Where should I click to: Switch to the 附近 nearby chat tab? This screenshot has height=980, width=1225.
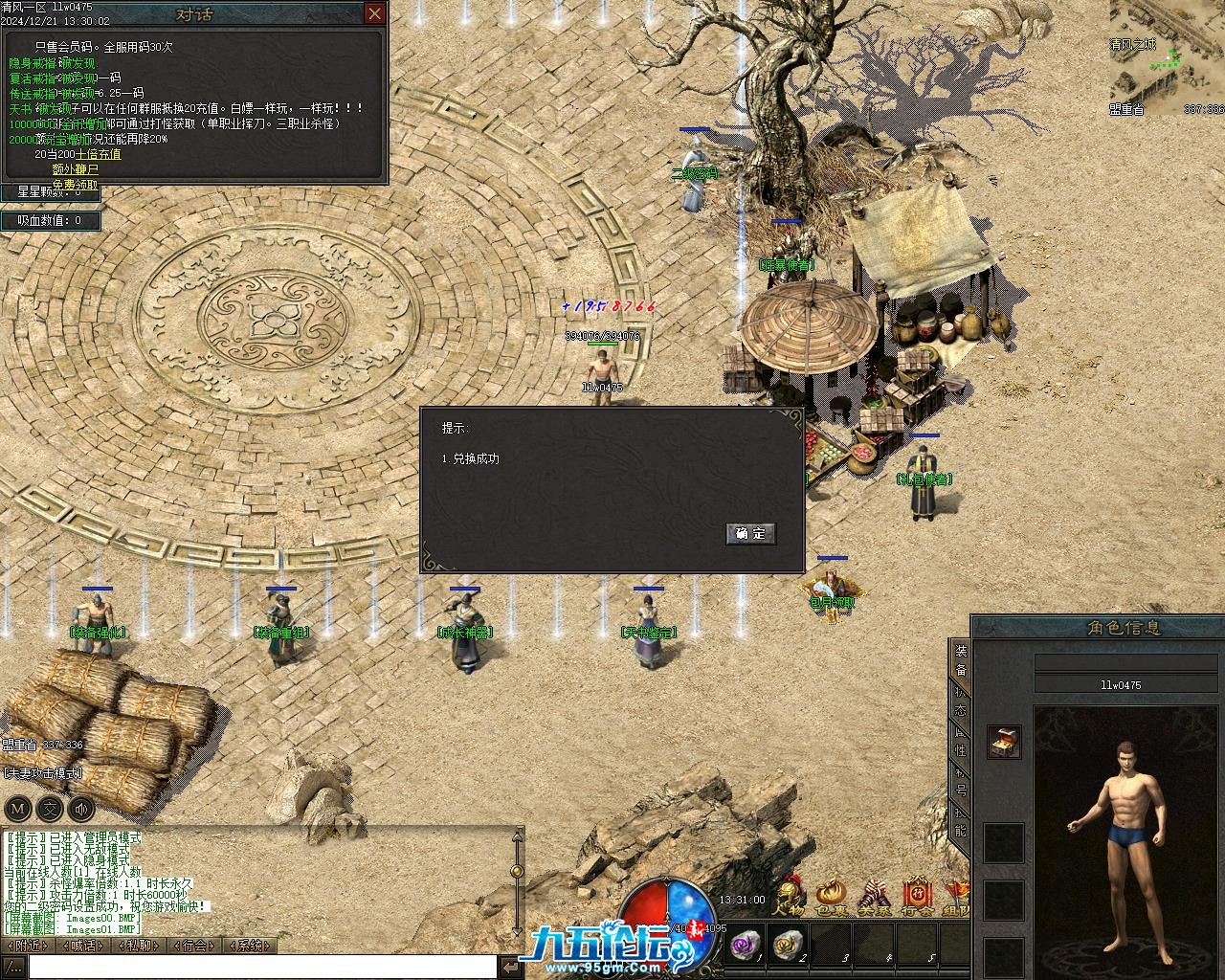click(x=27, y=946)
